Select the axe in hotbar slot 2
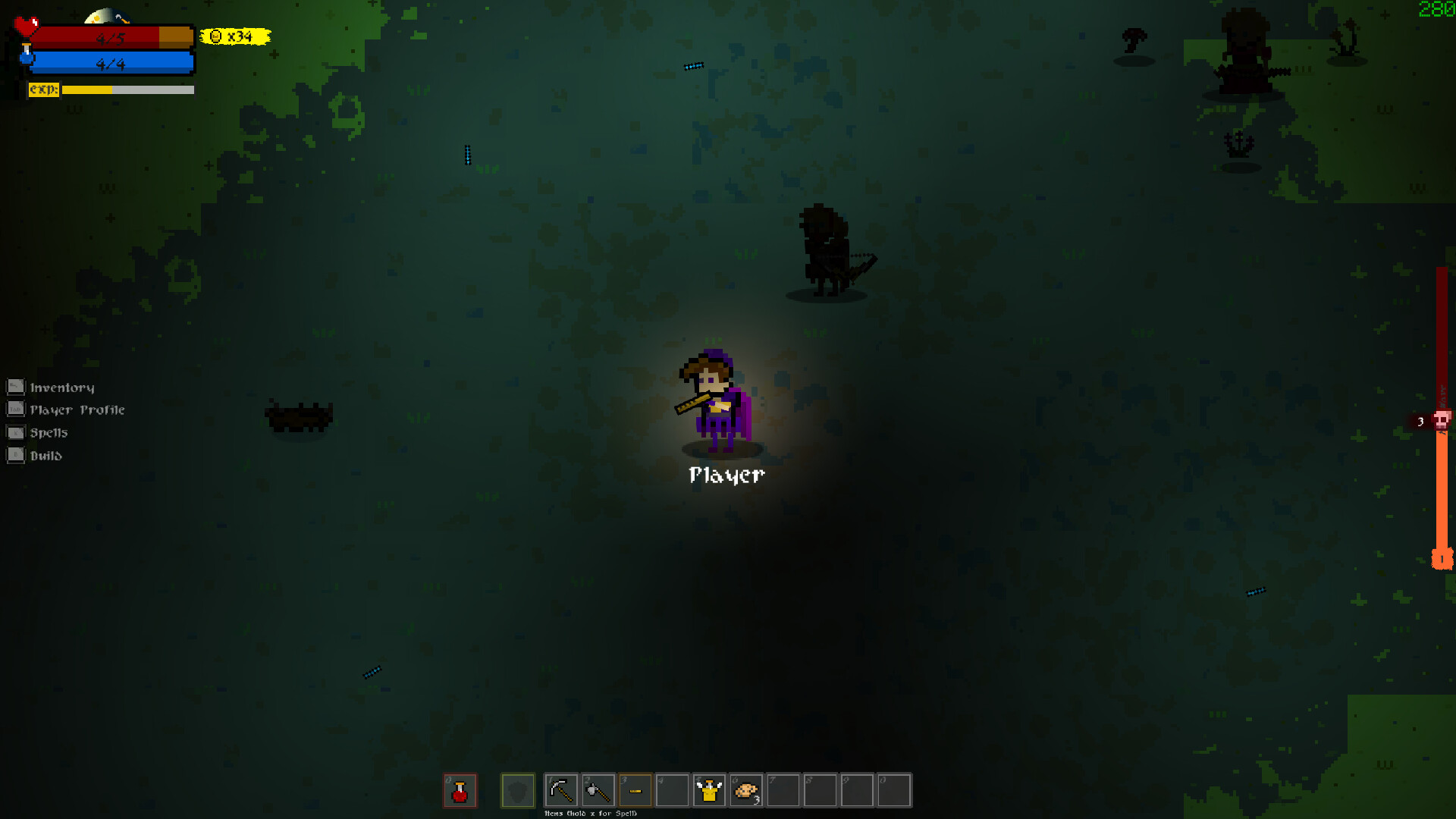This screenshot has height=819, width=1456. [597, 790]
